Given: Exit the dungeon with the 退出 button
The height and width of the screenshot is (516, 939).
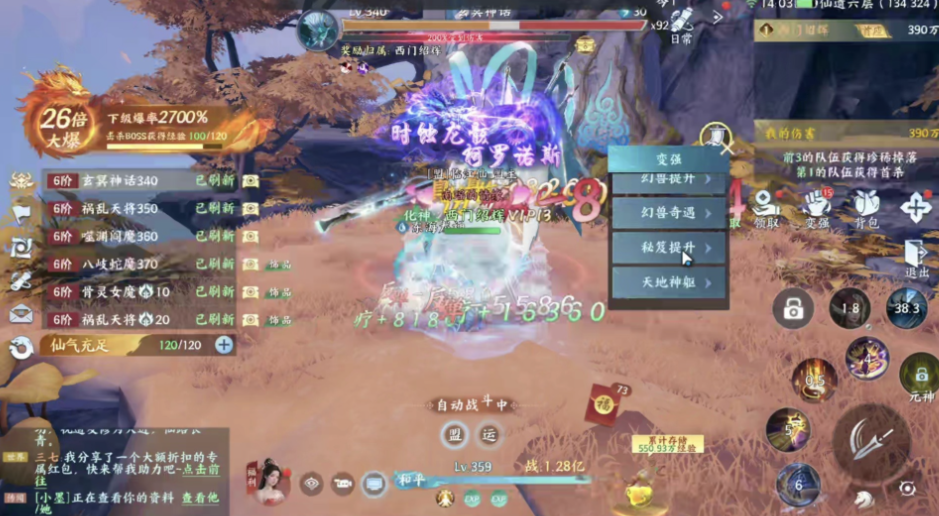Looking at the screenshot, I should click(x=916, y=259).
